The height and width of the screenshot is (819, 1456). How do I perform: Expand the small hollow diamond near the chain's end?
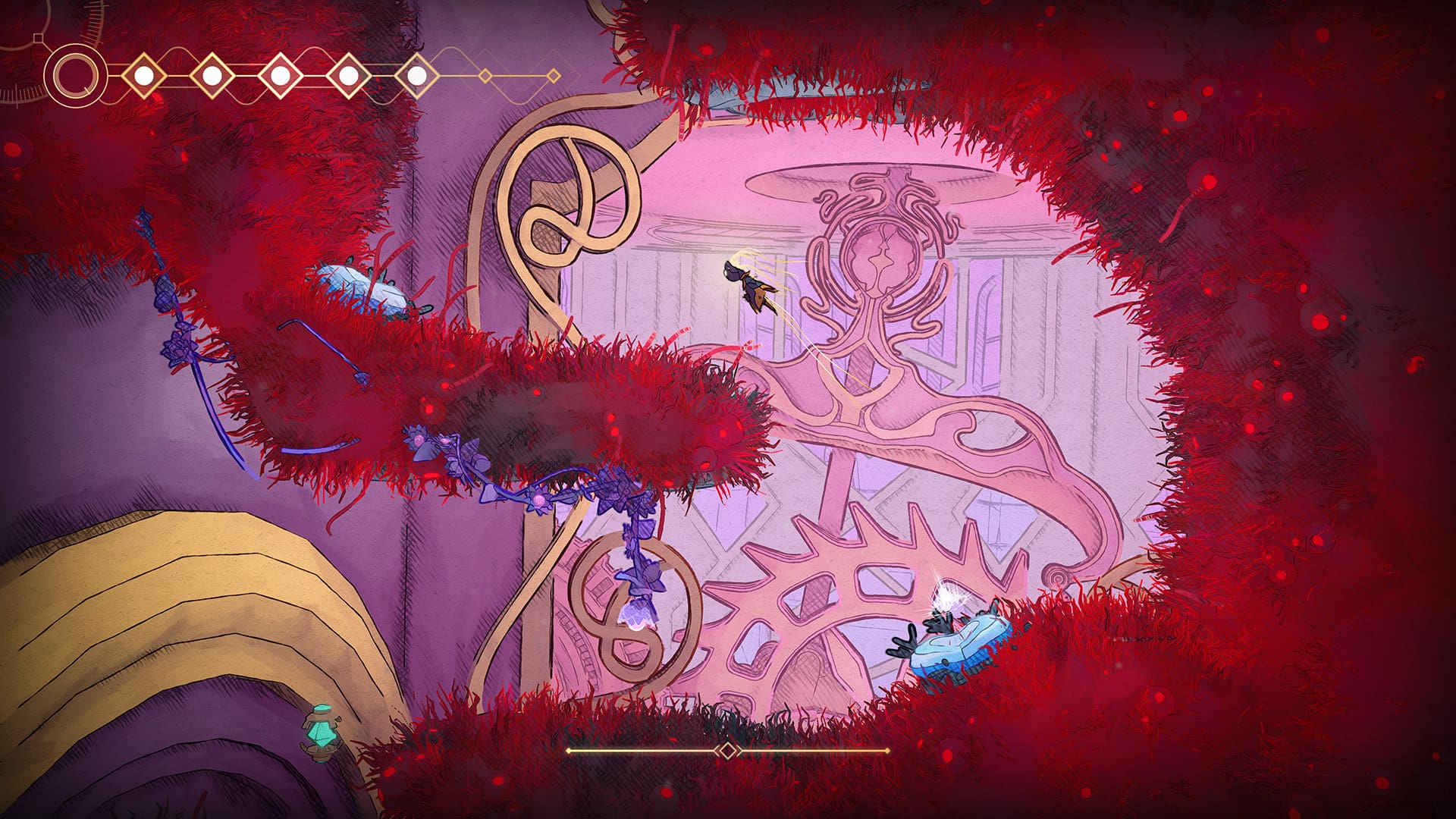click(x=484, y=75)
